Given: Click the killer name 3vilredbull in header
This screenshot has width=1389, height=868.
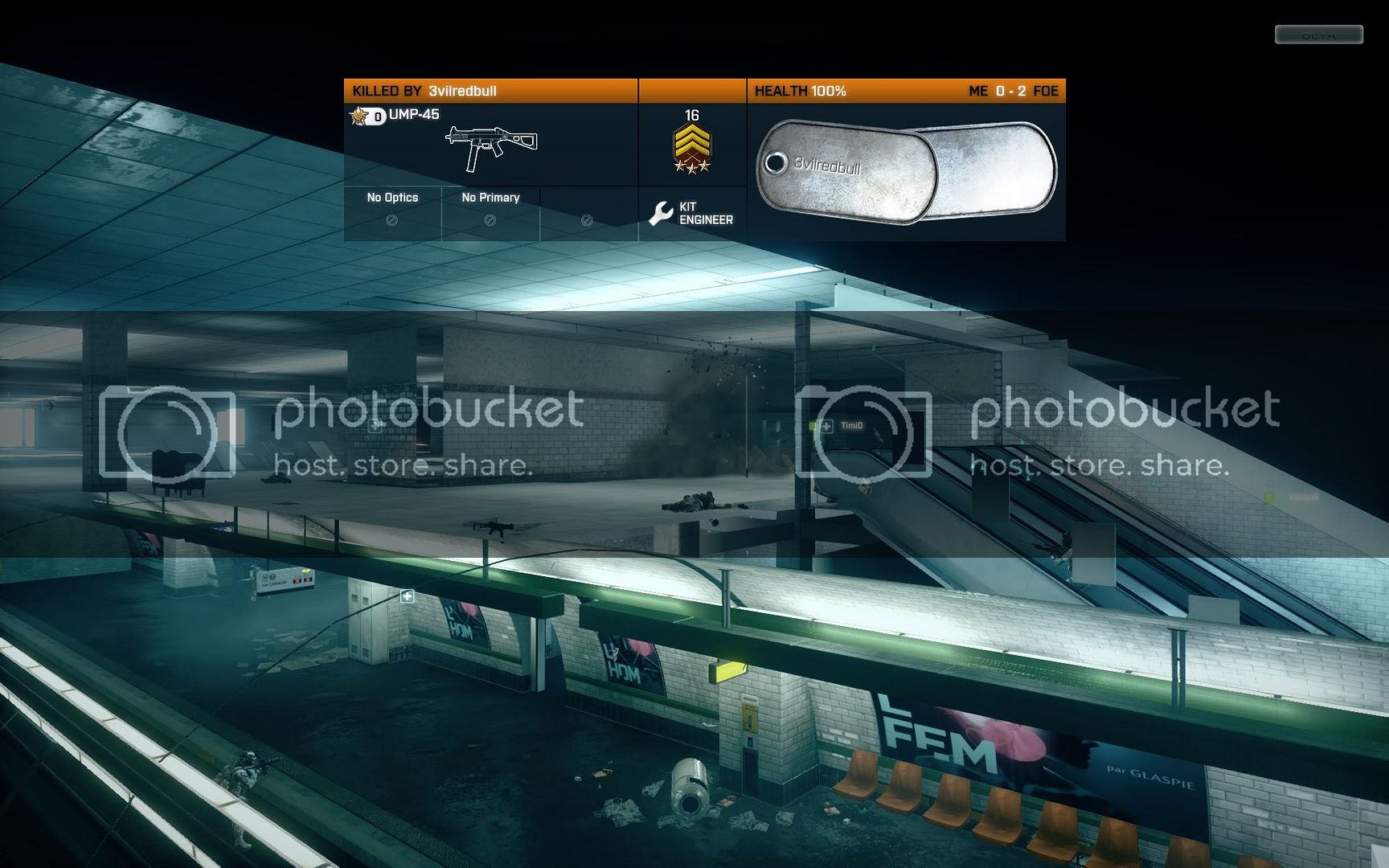Looking at the screenshot, I should click(462, 91).
